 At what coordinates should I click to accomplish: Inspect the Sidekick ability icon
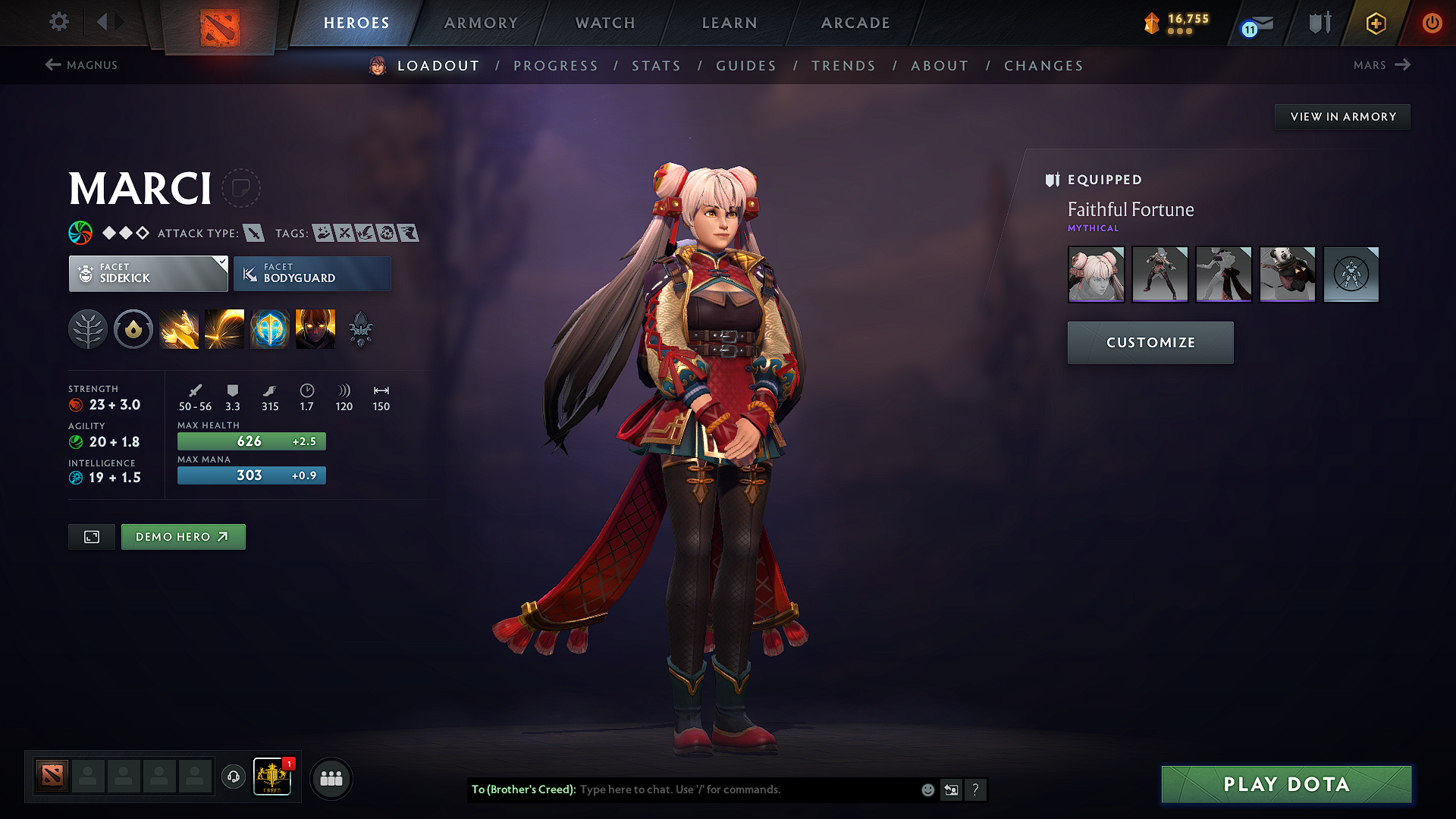[270, 328]
